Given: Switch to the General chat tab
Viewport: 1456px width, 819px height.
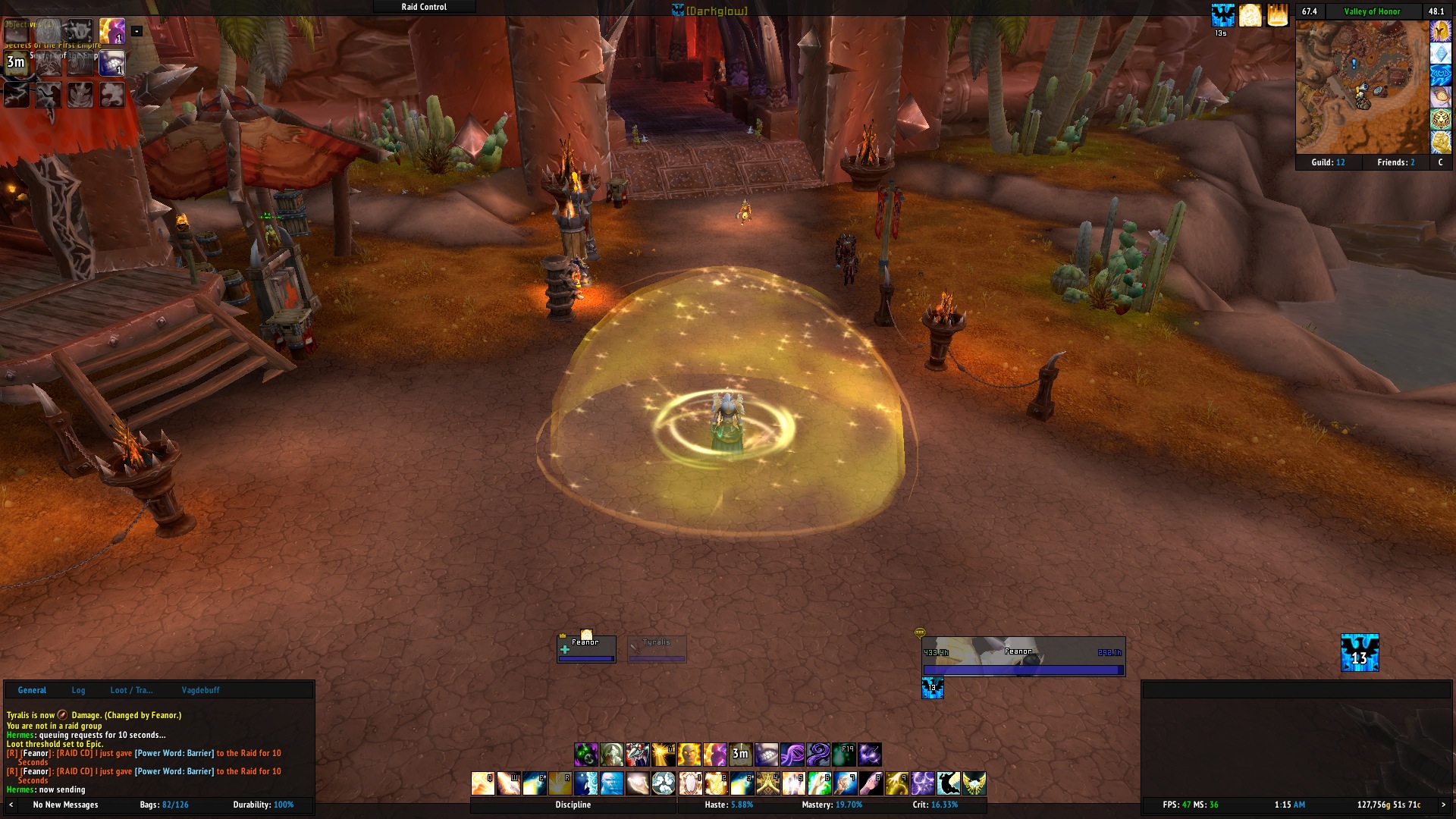Looking at the screenshot, I should [x=32, y=690].
